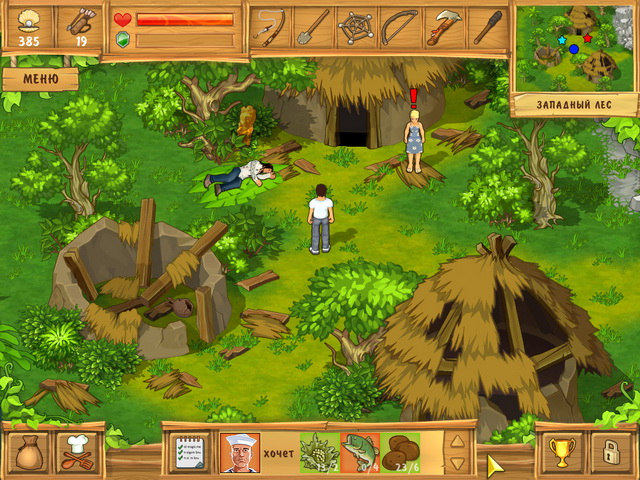The width and height of the screenshot is (640, 480).
Task: Open the trophy achievements panel
Action: coord(562,452)
